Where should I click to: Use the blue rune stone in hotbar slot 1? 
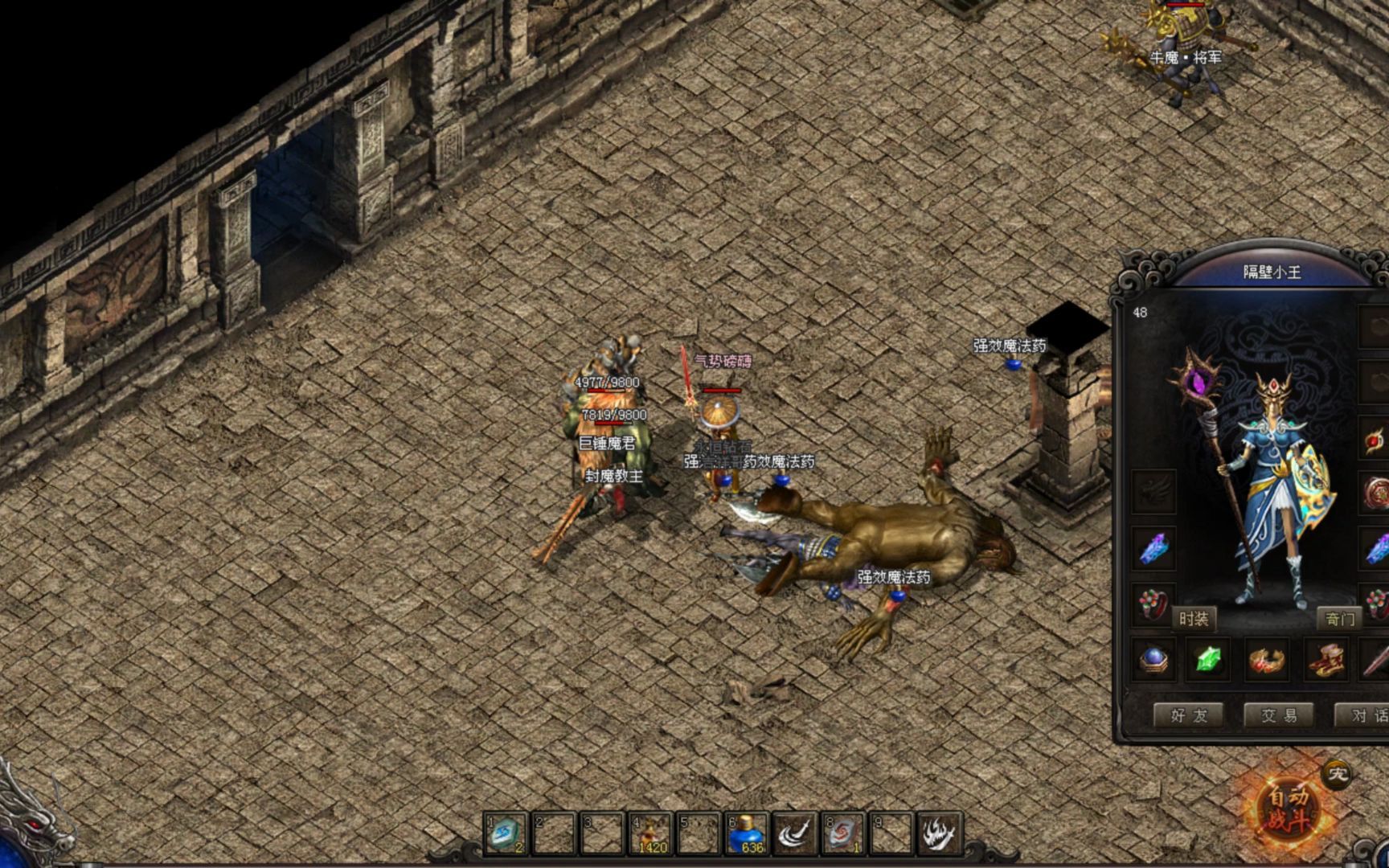click(506, 833)
